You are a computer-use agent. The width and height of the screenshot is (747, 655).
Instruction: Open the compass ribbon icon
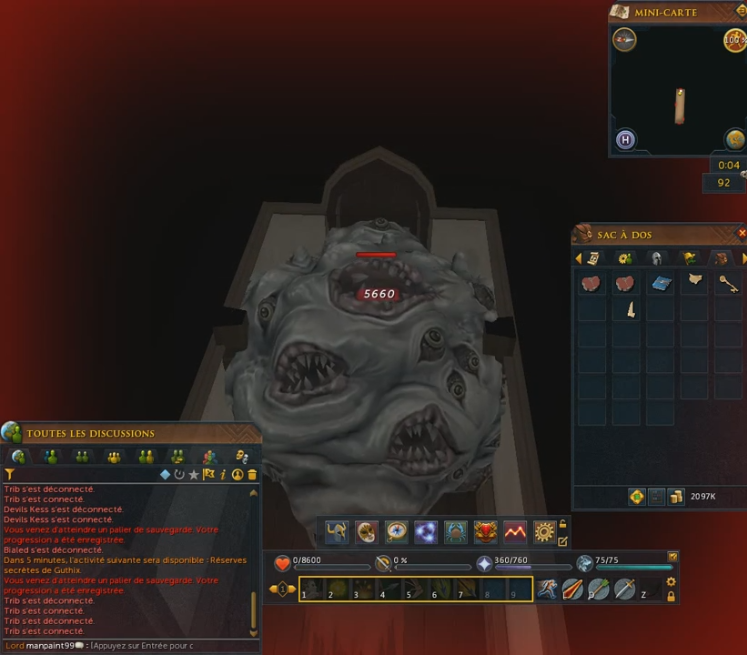395,532
